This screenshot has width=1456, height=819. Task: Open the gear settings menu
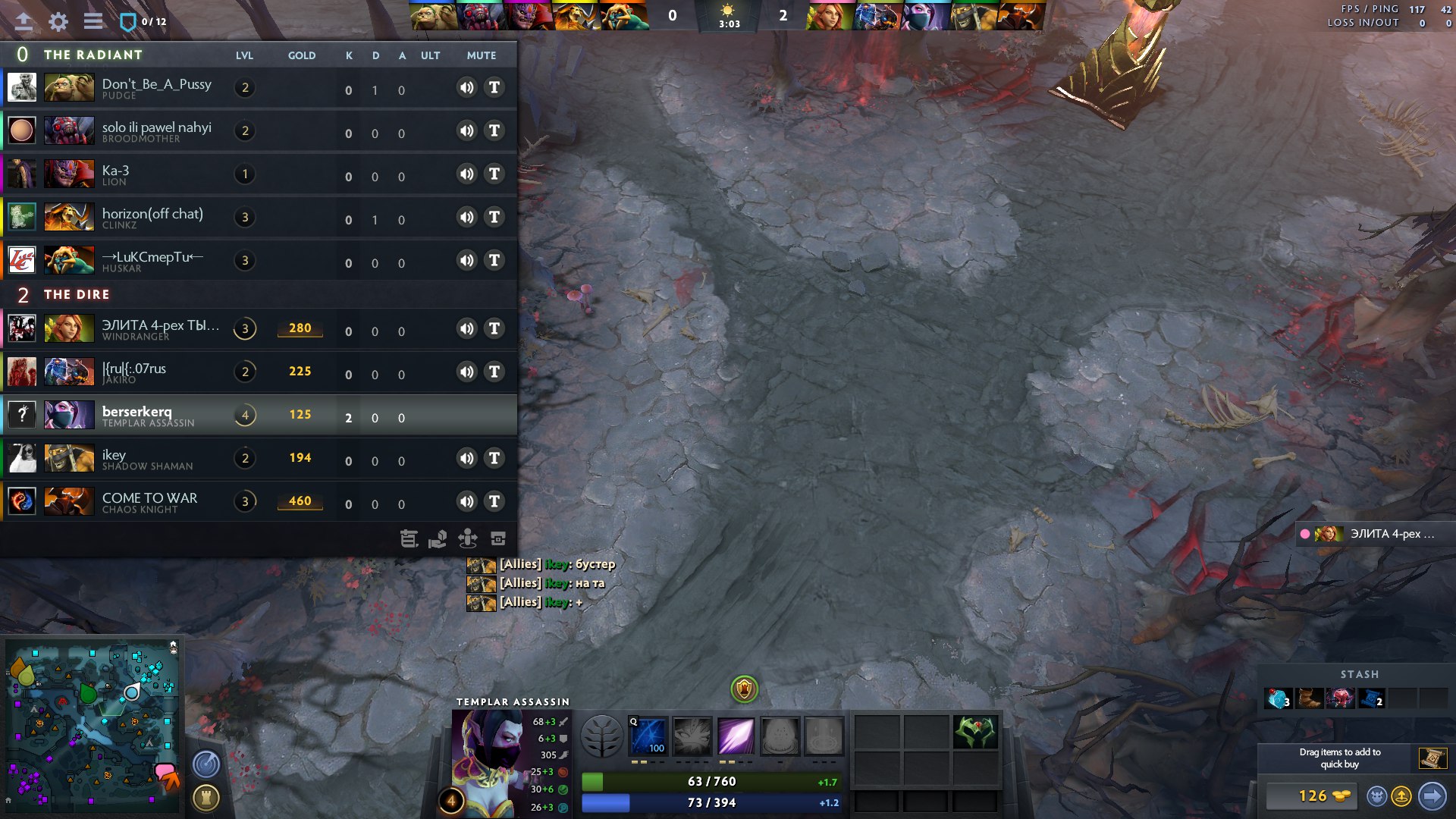tap(58, 21)
